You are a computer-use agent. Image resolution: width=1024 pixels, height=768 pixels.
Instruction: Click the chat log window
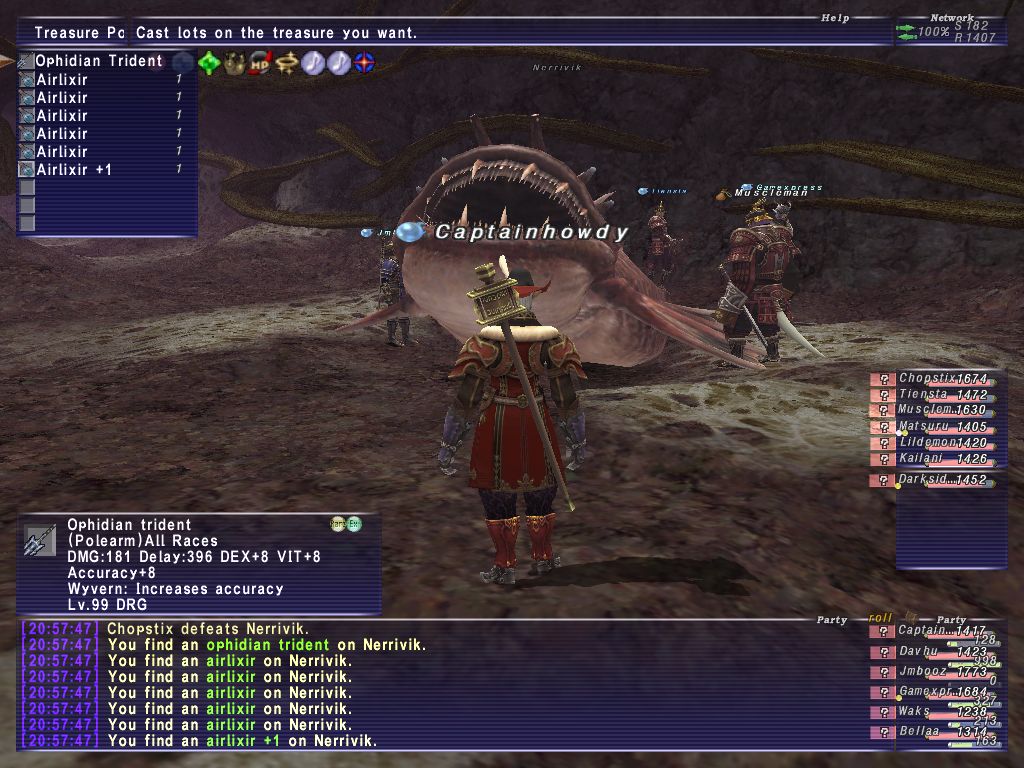(x=440, y=685)
